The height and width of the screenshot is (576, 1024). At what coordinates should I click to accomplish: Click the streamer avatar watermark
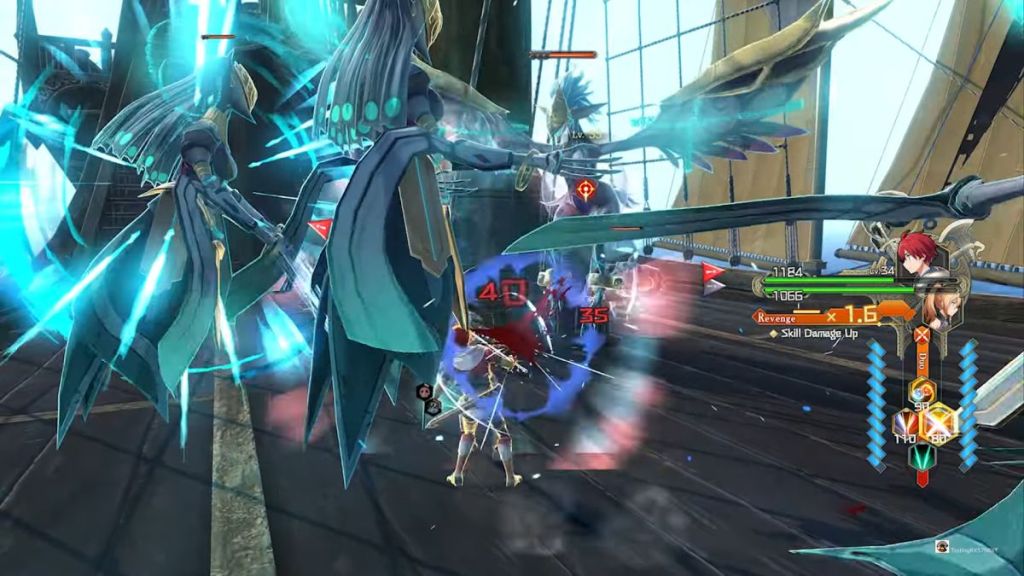coord(941,546)
